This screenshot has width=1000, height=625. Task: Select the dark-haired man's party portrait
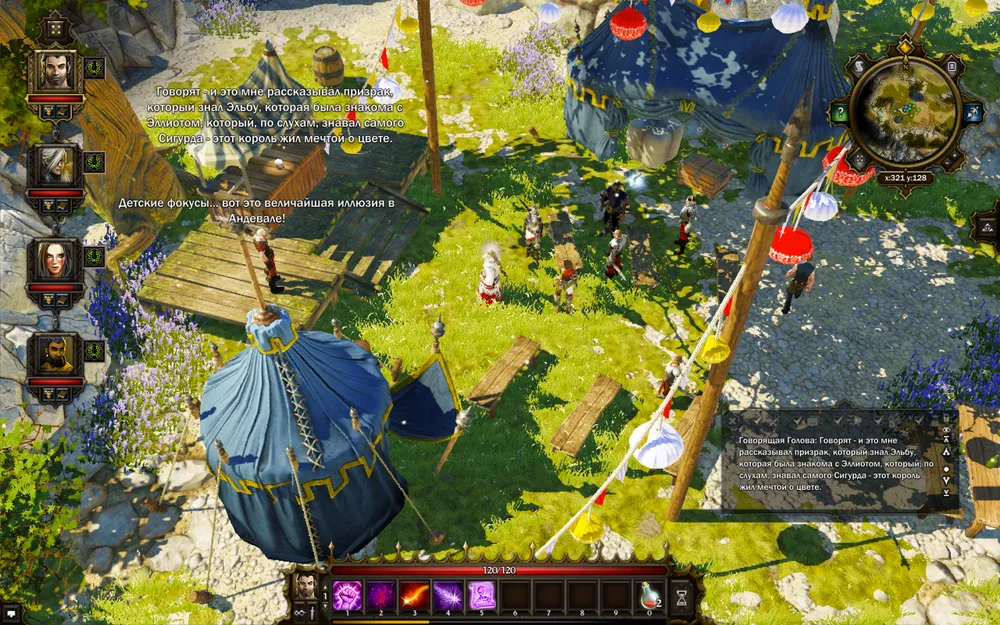(x=54, y=70)
